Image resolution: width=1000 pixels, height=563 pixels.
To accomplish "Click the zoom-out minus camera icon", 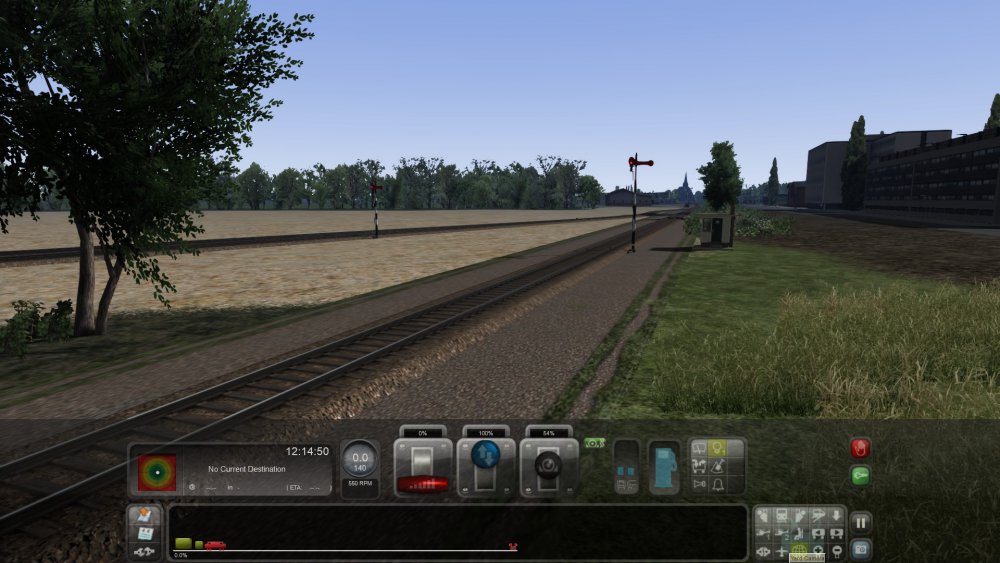I will pos(836,551).
